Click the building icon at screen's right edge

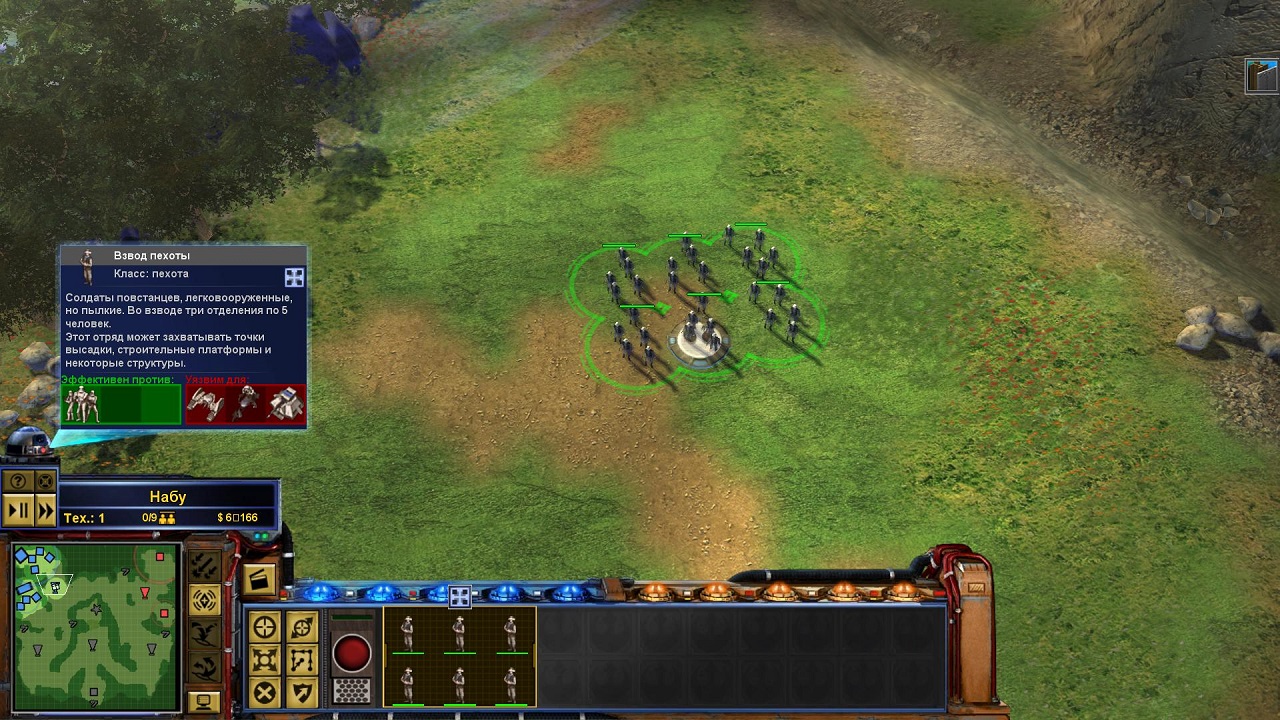pyautogui.click(x=1262, y=76)
